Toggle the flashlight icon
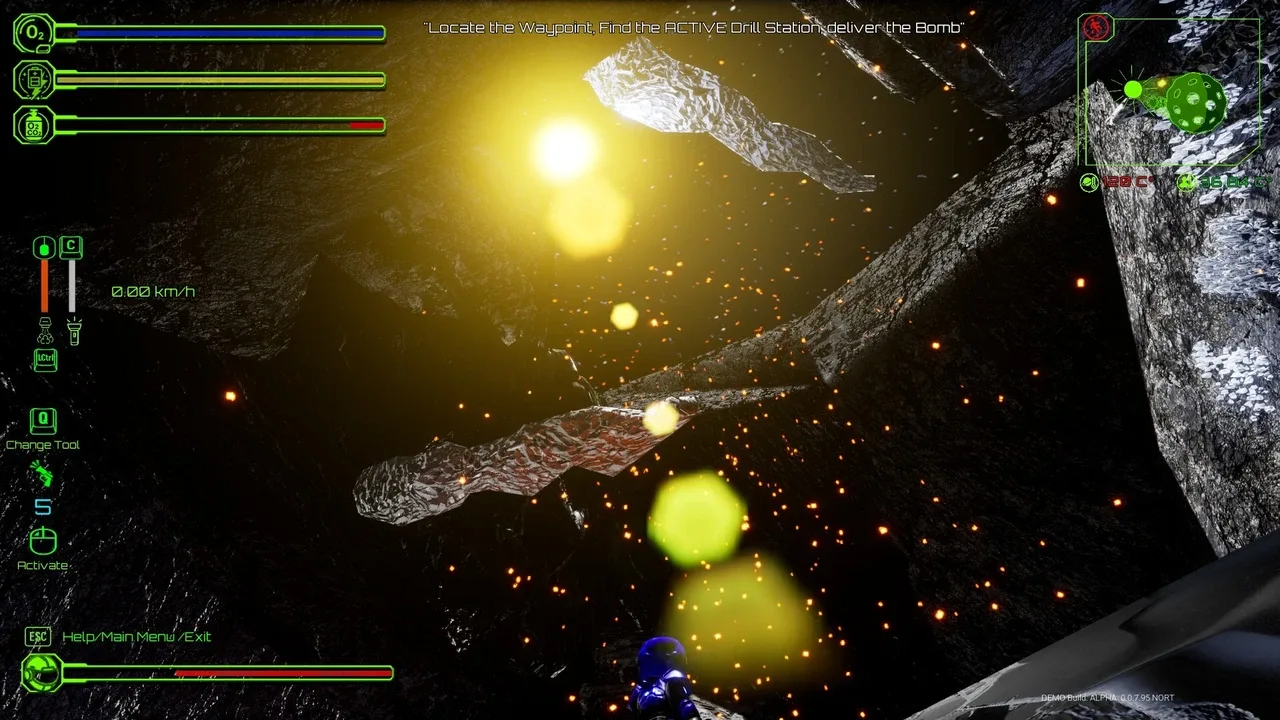Screen dimensions: 1280x720 [71, 329]
